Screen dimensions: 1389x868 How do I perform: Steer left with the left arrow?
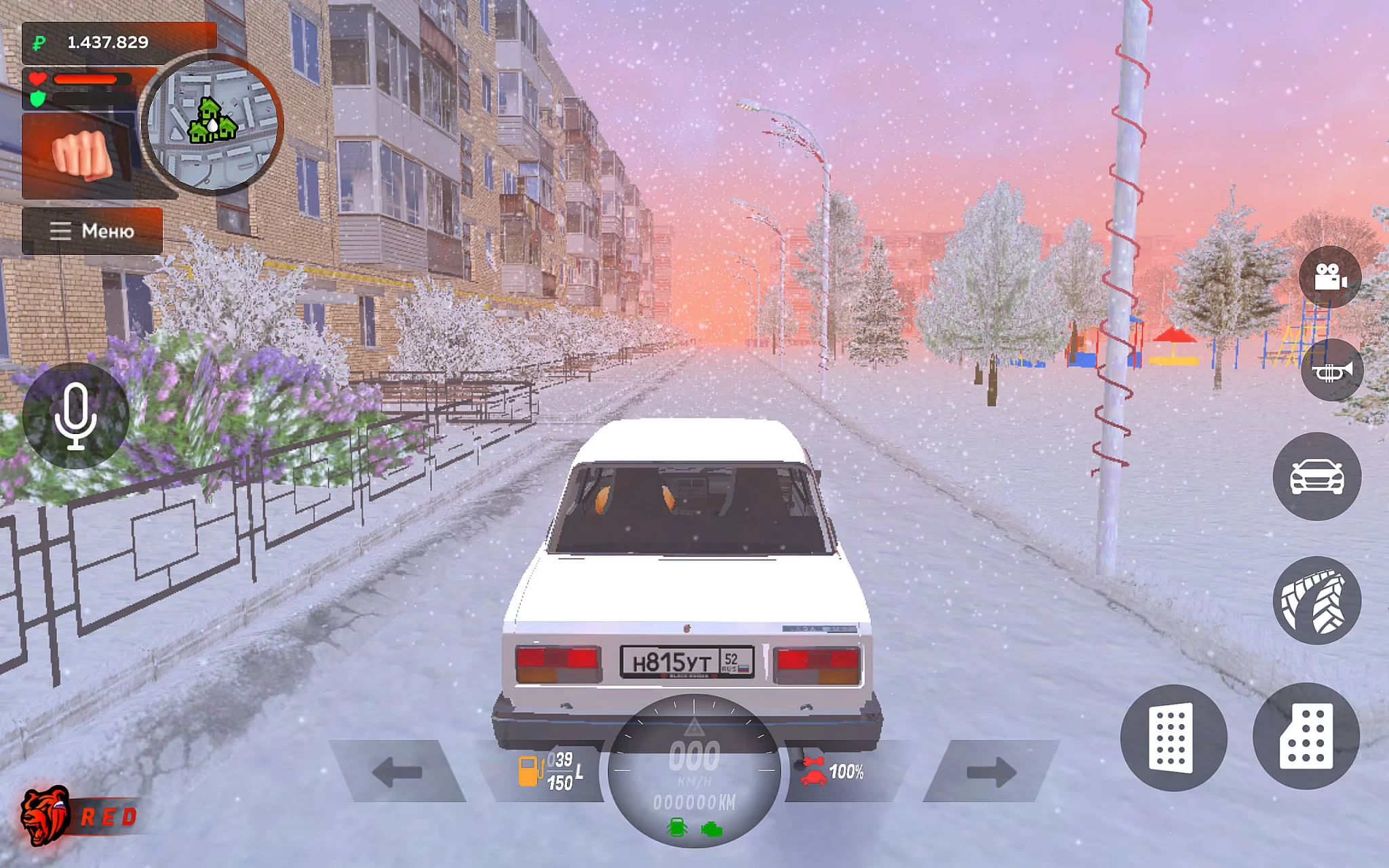pyautogui.click(x=397, y=772)
